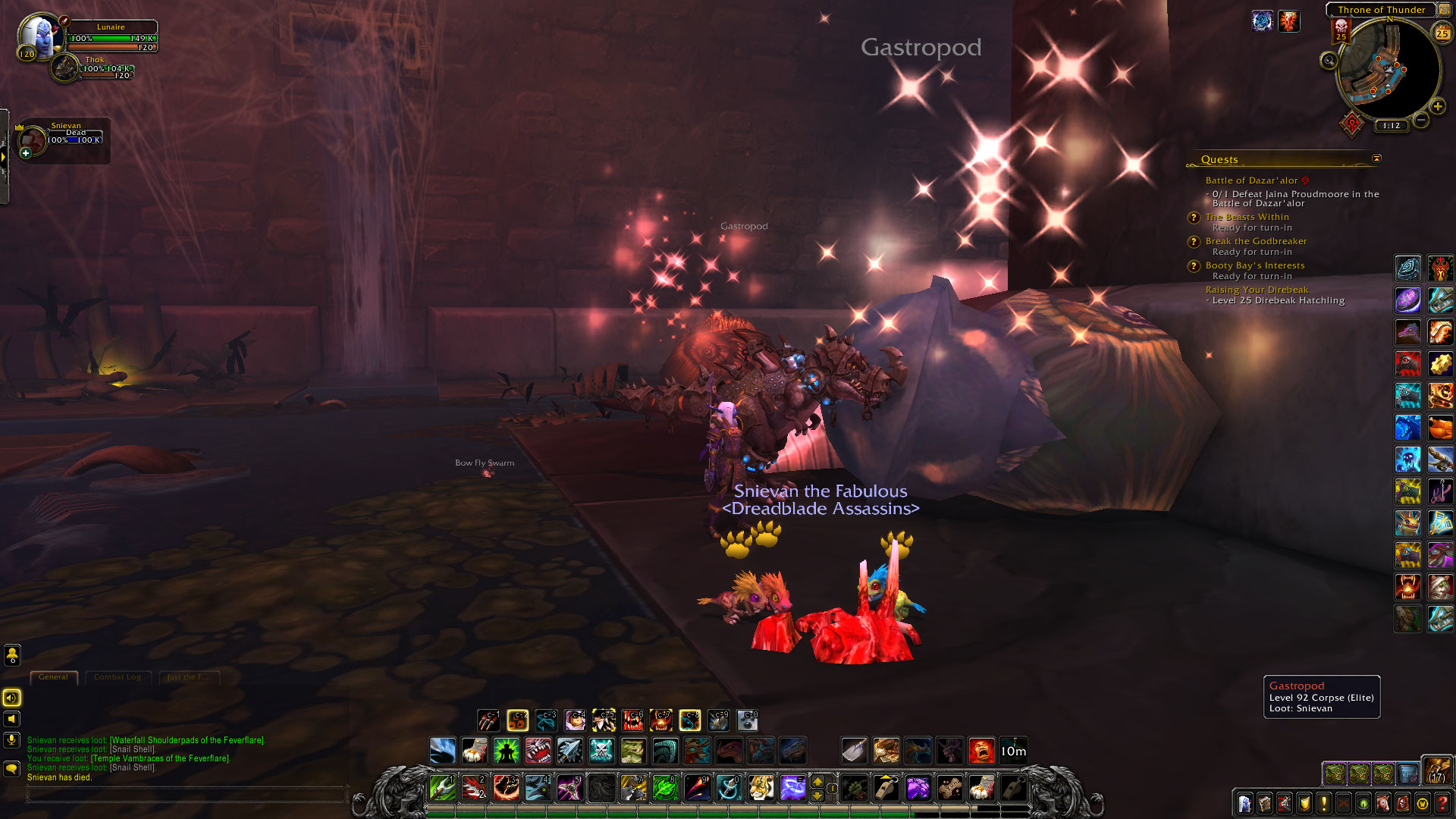1456x819 pixels.
Task: Open the minimap for Throne of Thunder
Action: click(x=1388, y=70)
